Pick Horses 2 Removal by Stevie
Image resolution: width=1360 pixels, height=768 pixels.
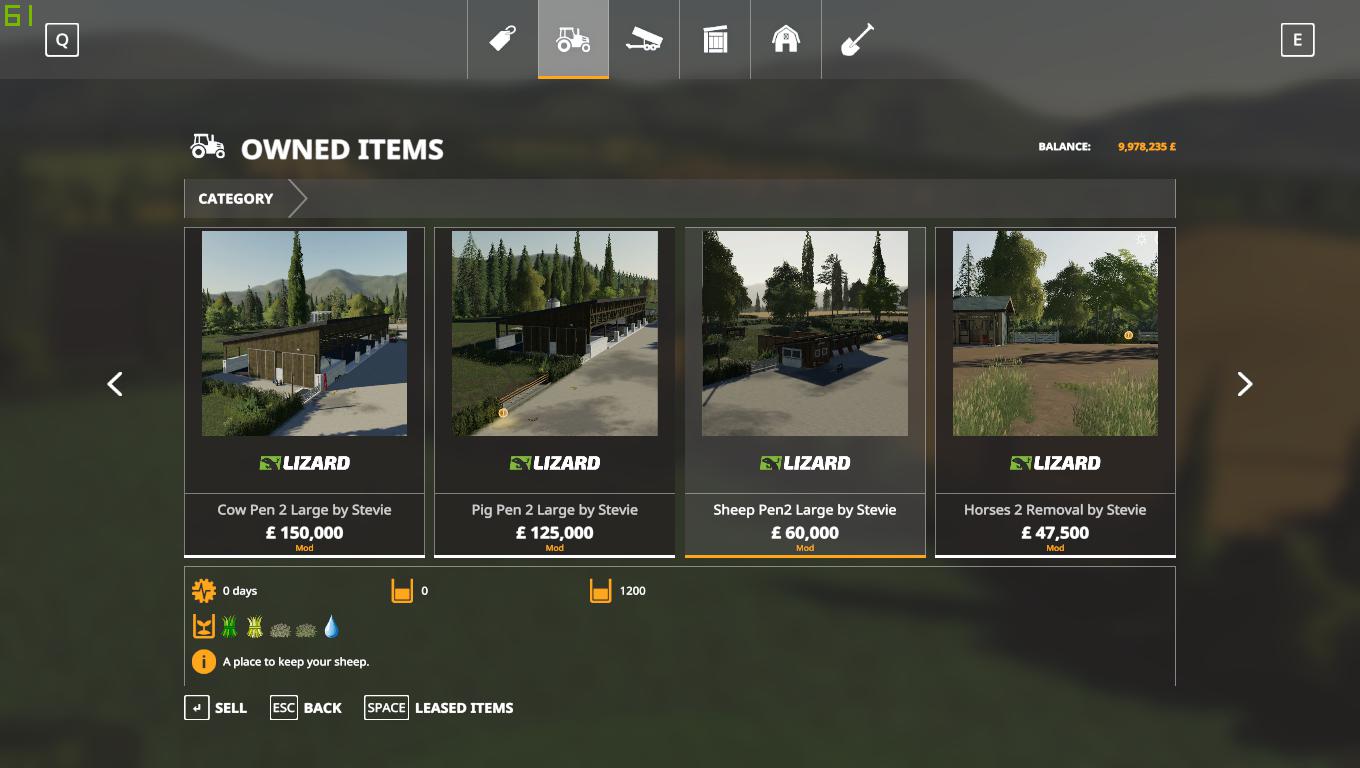(1055, 391)
